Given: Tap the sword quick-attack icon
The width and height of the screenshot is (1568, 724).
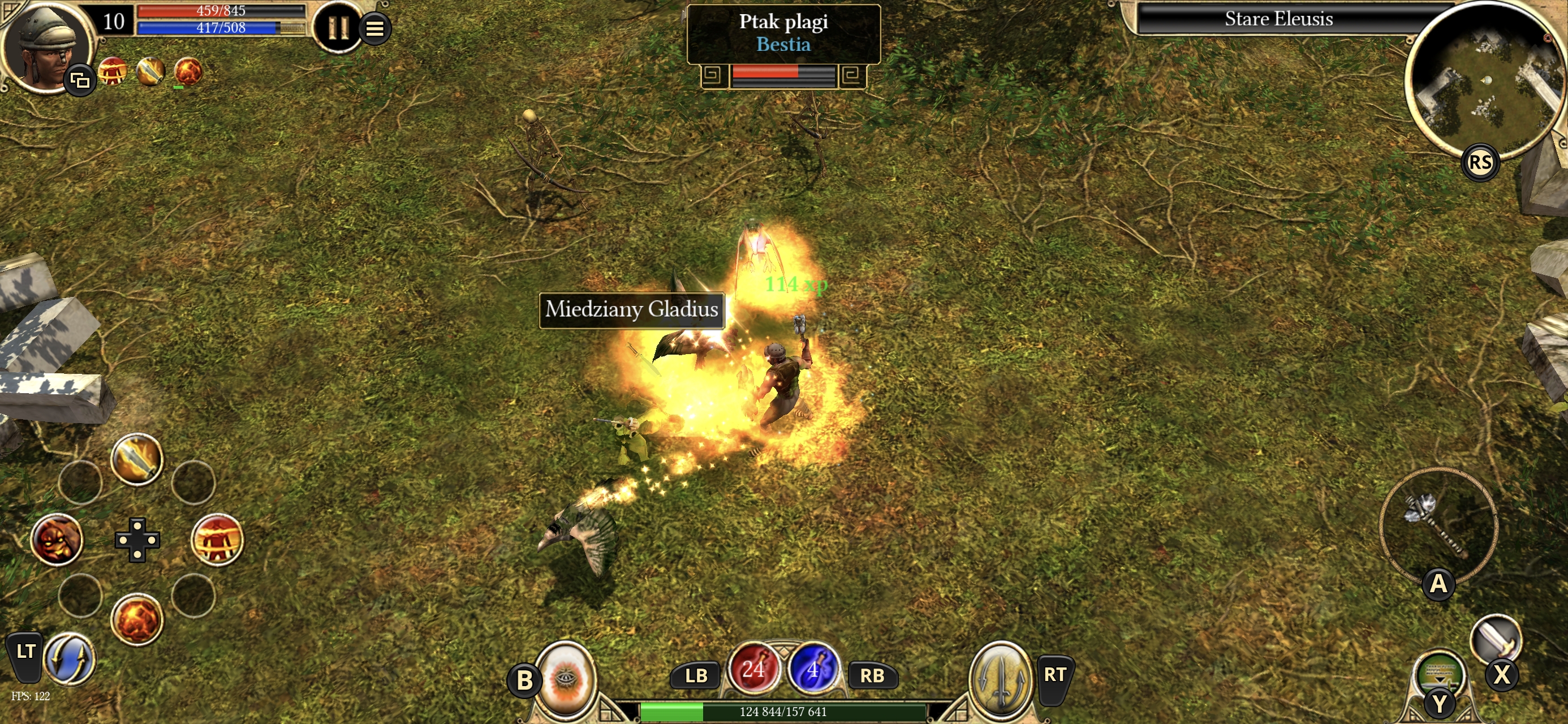Looking at the screenshot, I should coord(1495,638).
